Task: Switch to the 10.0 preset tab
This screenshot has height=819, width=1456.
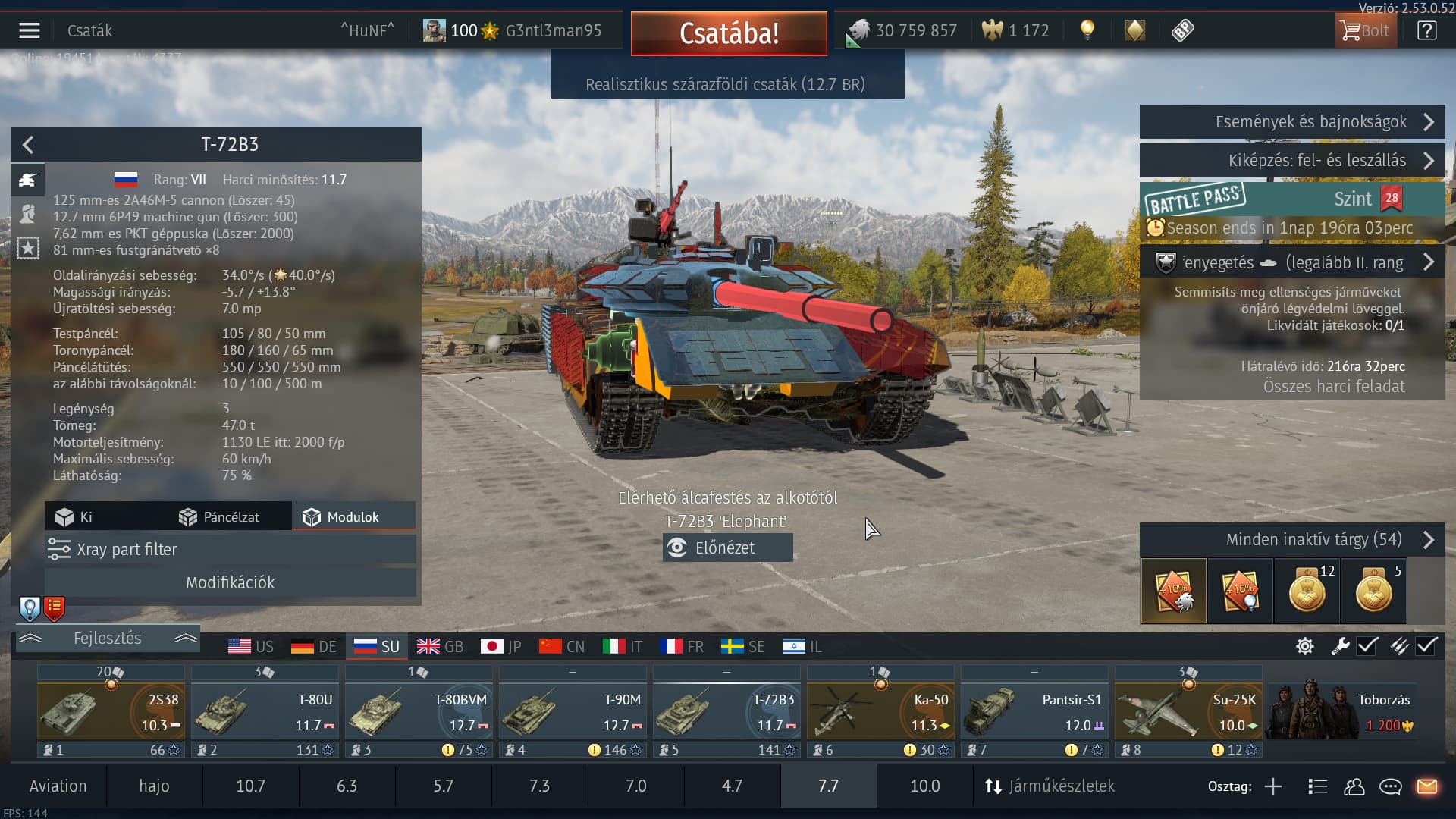Action: [924, 786]
